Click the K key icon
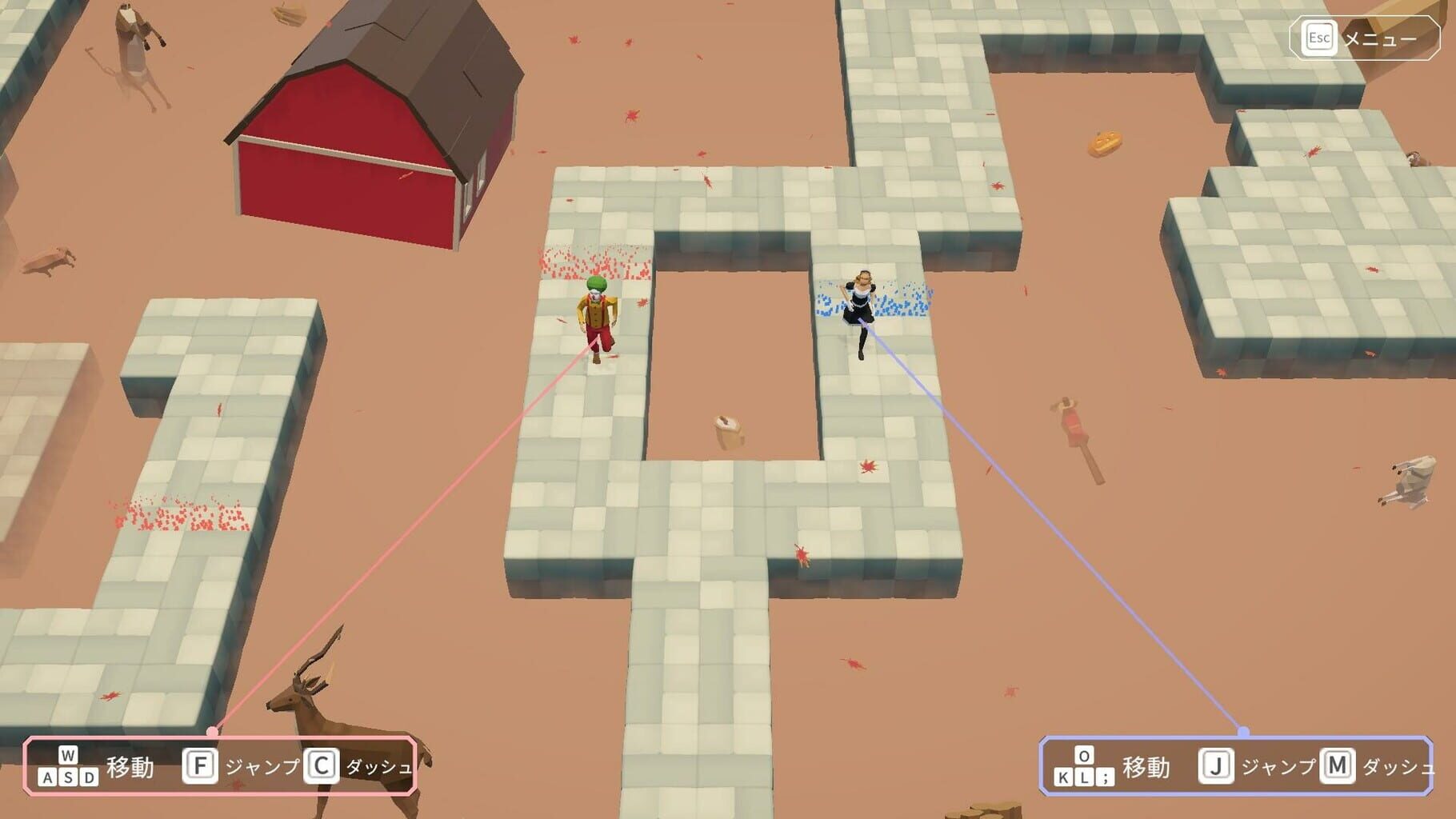The image size is (1456, 819). pos(1063,777)
